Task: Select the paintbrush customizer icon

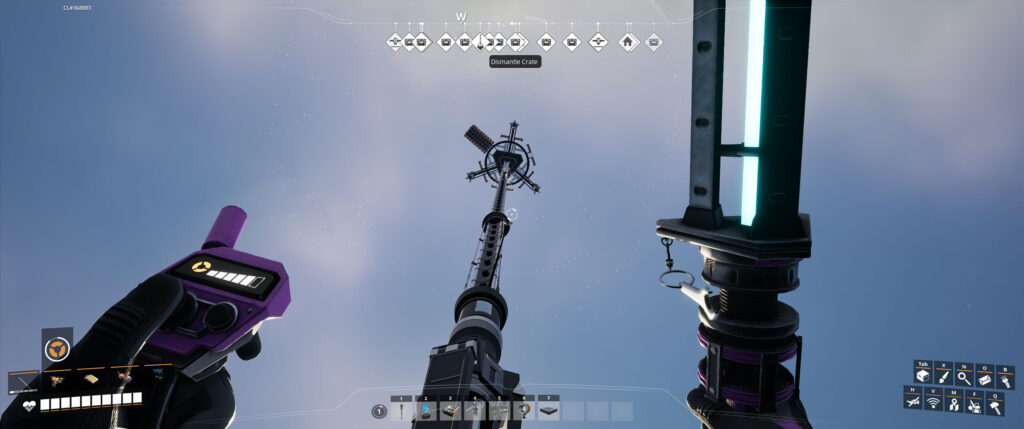Action: tap(942, 376)
